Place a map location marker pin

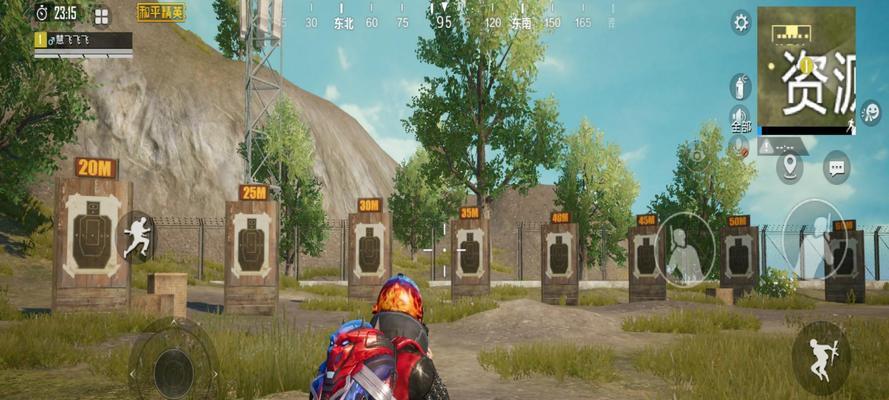[x=790, y=166]
